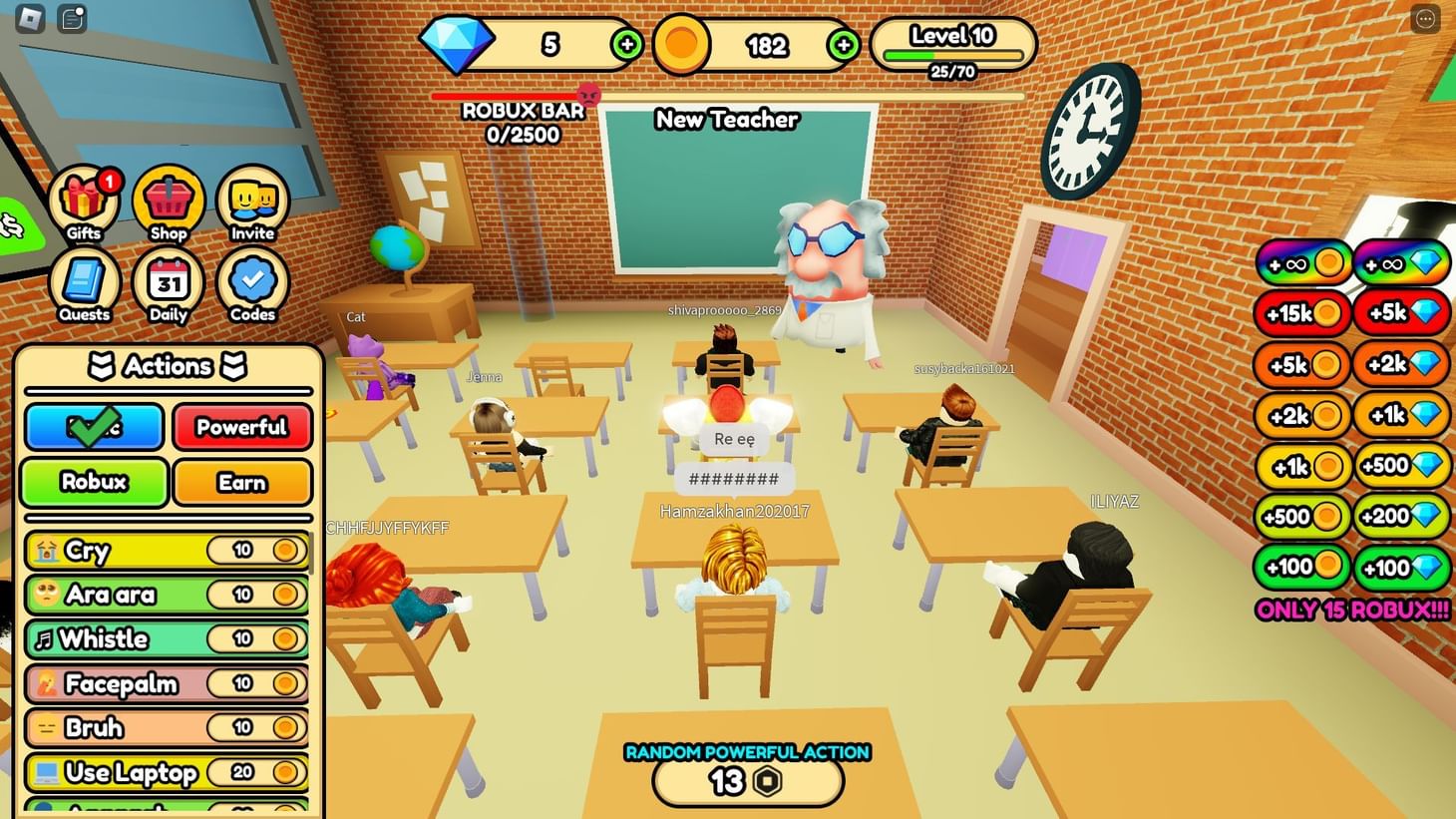Purchase the infinite coins pack

tap(1301, 261)
